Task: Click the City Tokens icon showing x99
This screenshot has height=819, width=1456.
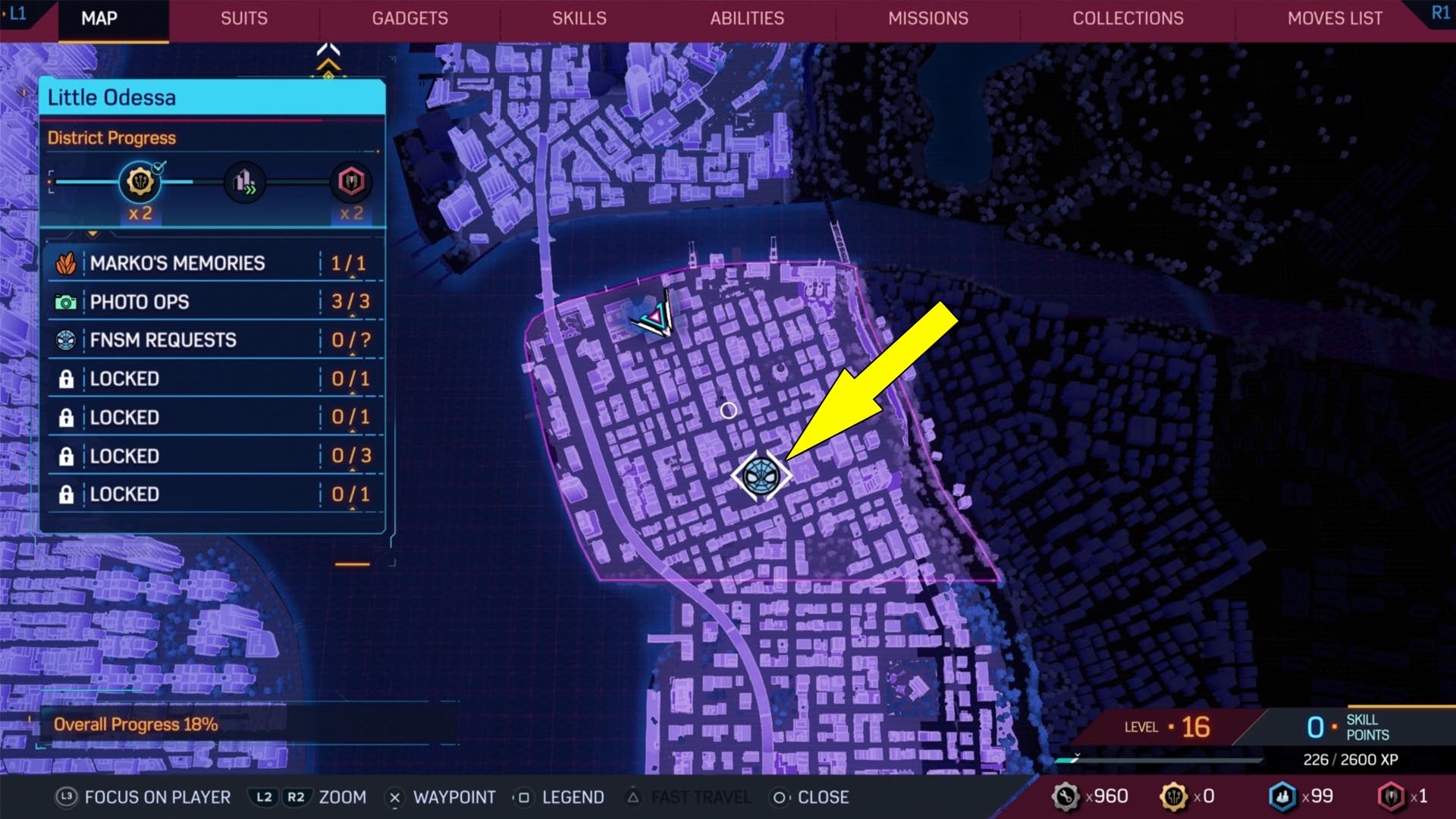Action: pos(1284,796)
